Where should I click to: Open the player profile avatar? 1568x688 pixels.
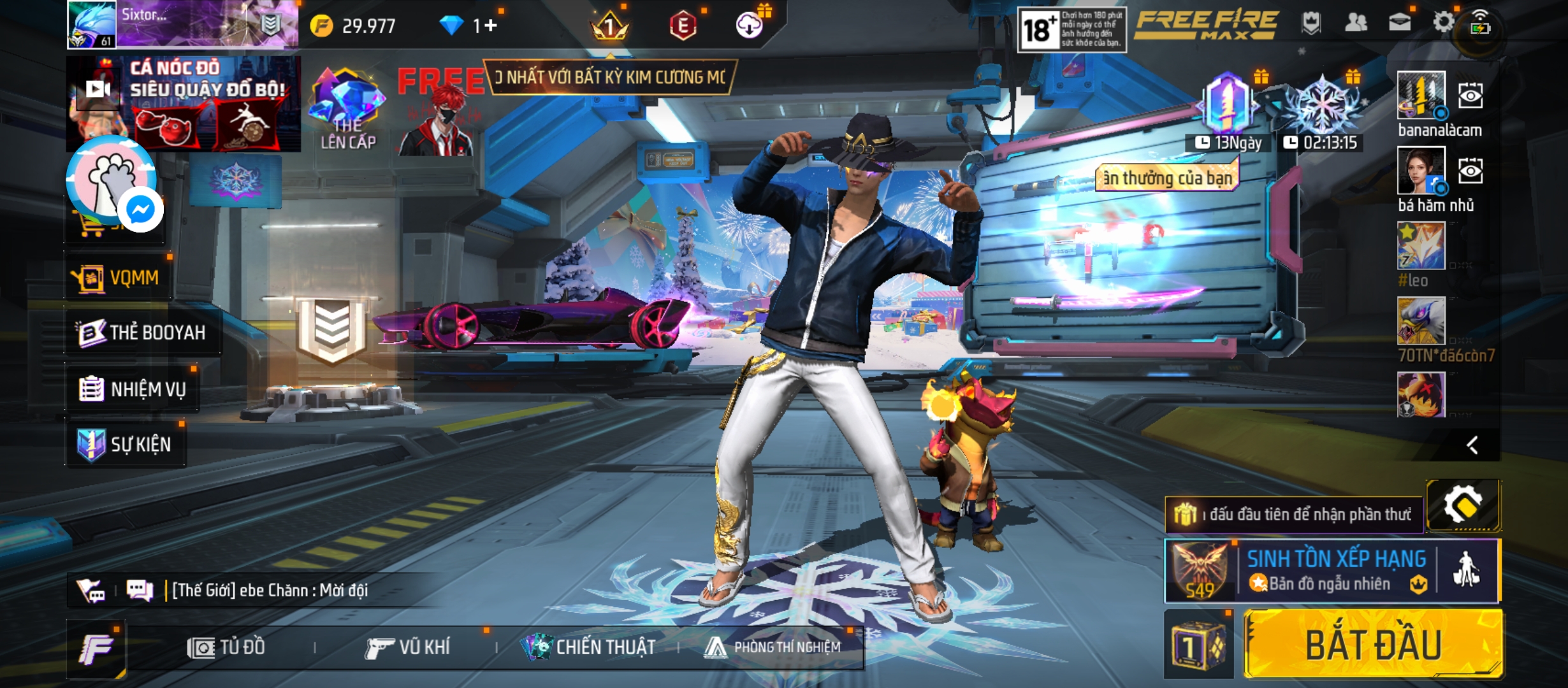pyautogui.click(x=92, y=25)
